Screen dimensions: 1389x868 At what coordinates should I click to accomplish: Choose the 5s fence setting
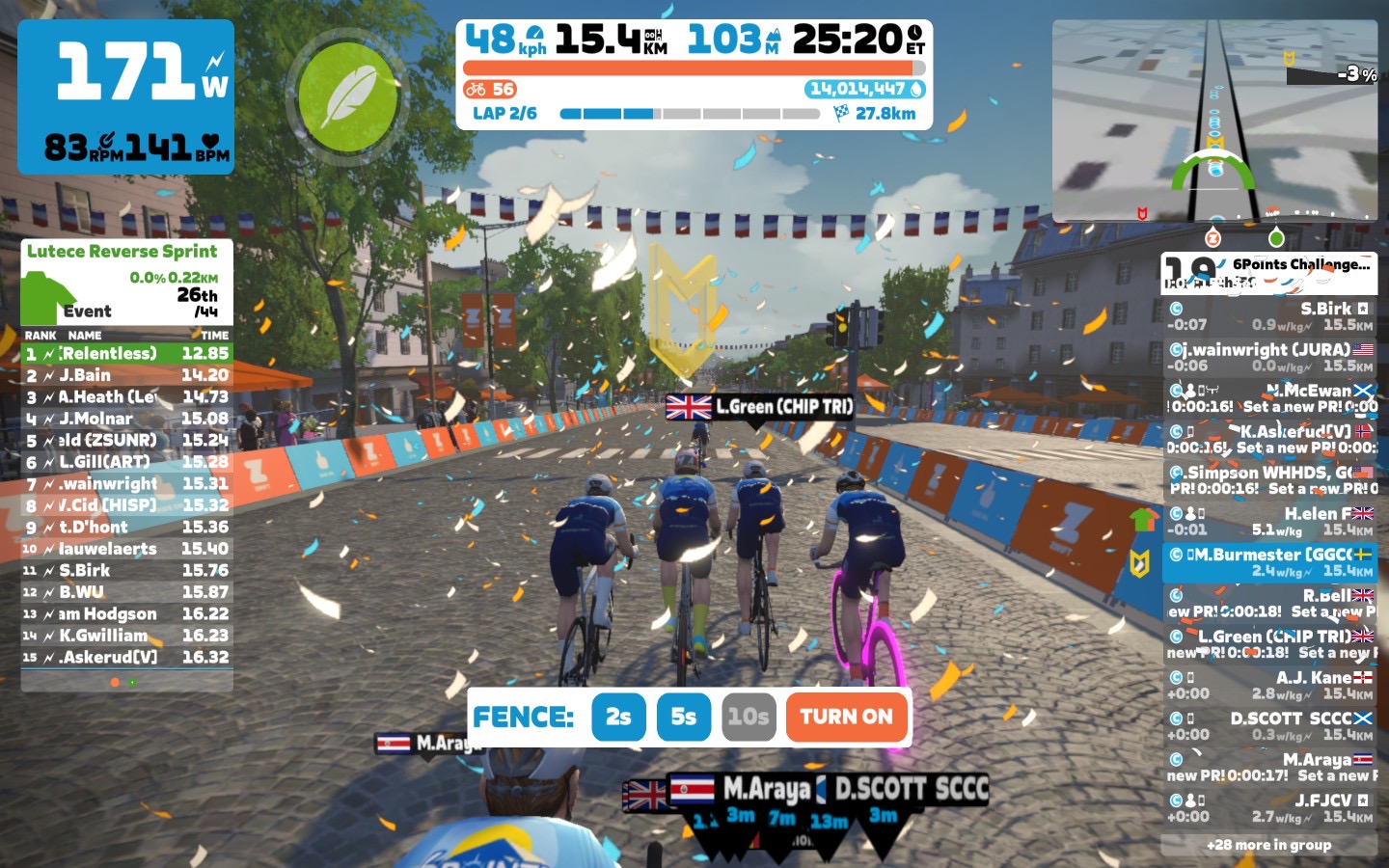(683, 717)
